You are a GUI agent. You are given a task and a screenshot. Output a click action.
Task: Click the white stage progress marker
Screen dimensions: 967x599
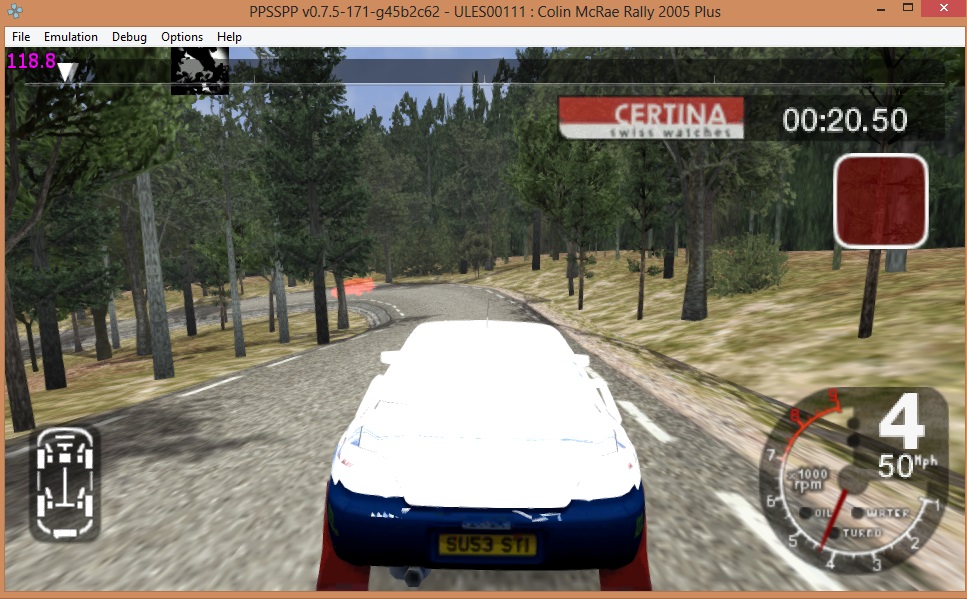click(x=67, y=72)
